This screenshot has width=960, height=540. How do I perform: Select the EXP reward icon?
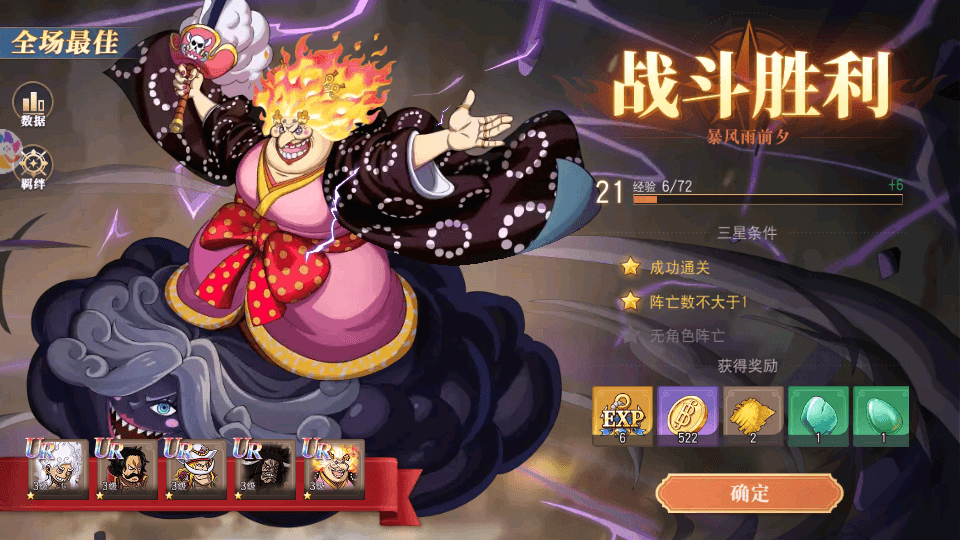pyautogui.click(x=622, y=416)
